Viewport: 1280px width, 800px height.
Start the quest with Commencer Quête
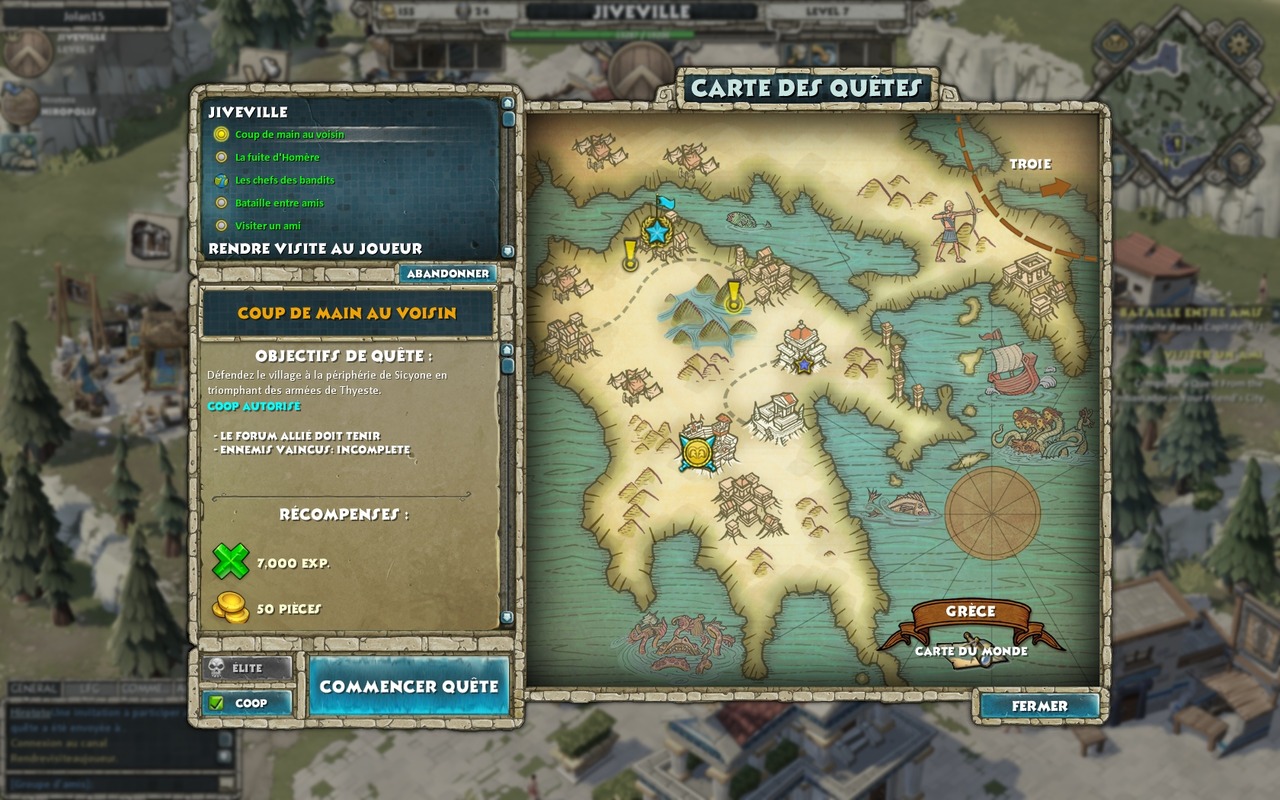pos(408,686)
